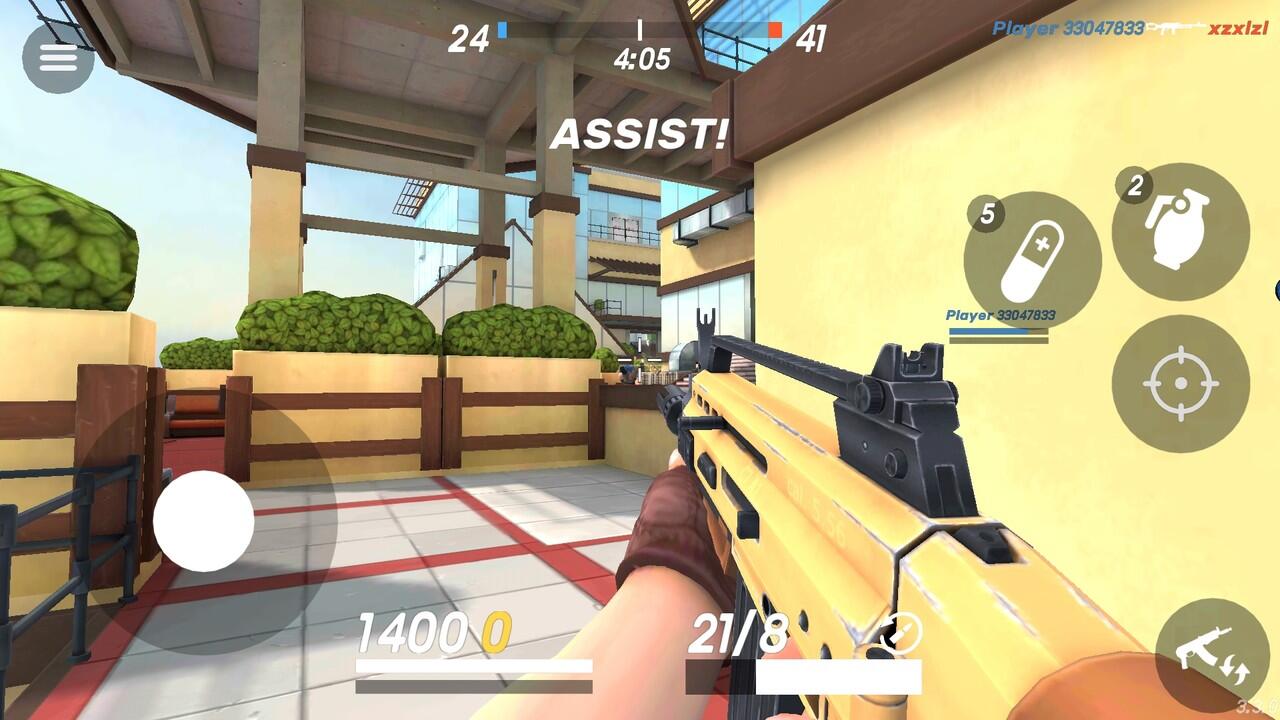Tap the Player 33047833 nameplate on the wall
Image resolution: width=1280 pixels, height=720 pixels.
click(x=1001, y=315)
